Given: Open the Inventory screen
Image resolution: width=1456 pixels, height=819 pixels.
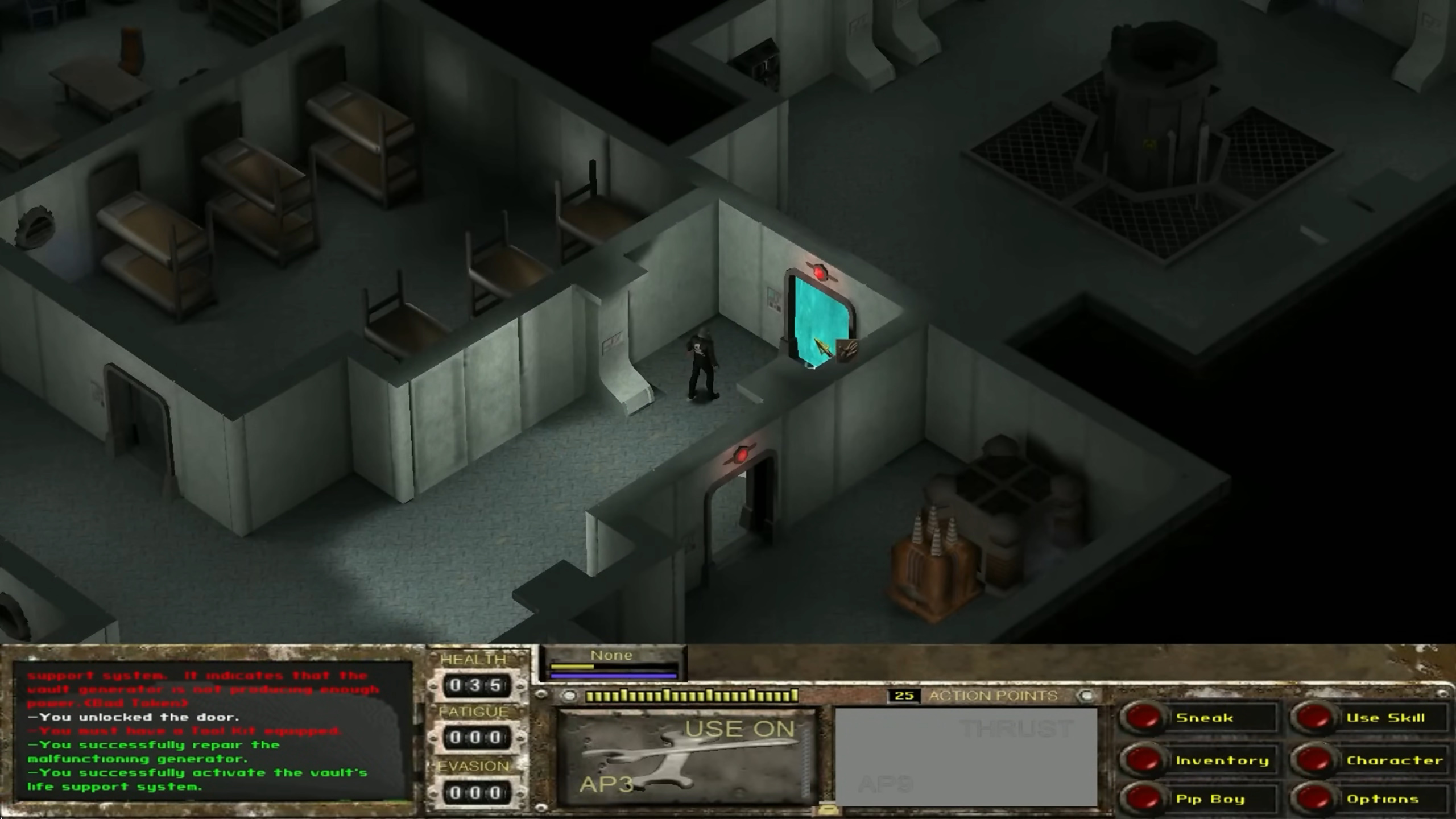Looking at the screenshot, I should tap(1143, 760).
